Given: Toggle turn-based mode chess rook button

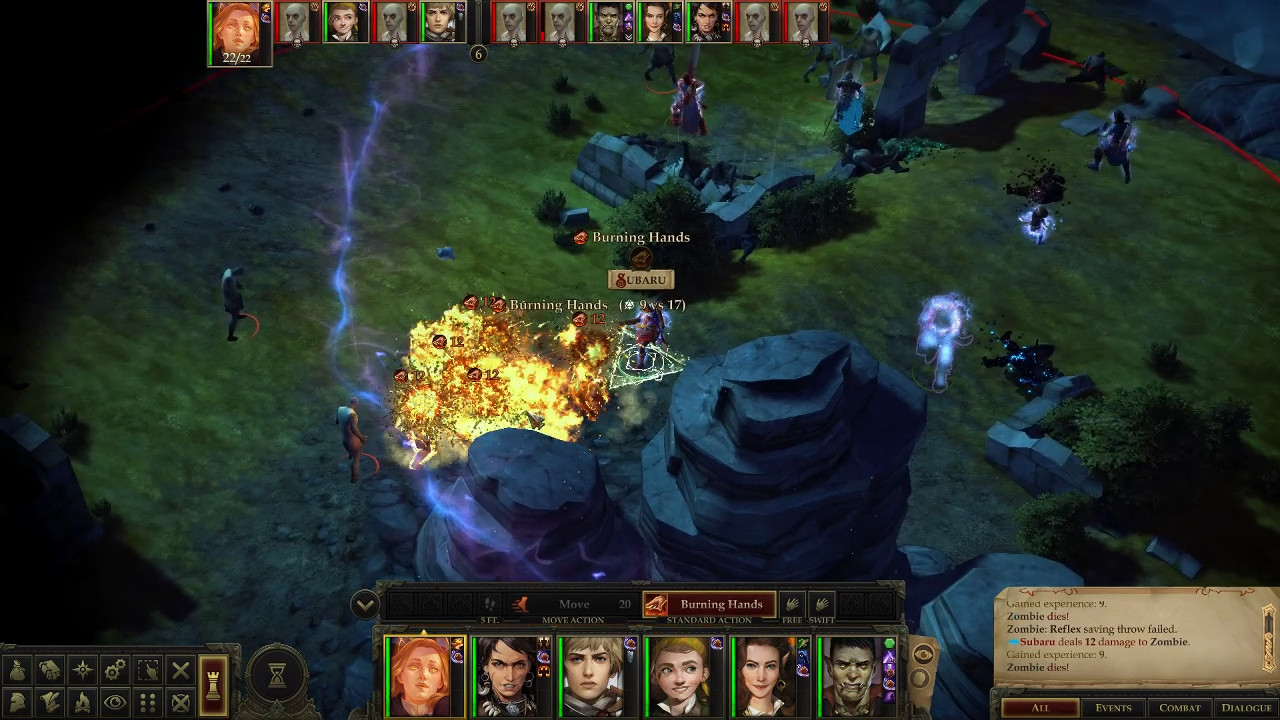Looking at the screenshot, I should point(212,685).
